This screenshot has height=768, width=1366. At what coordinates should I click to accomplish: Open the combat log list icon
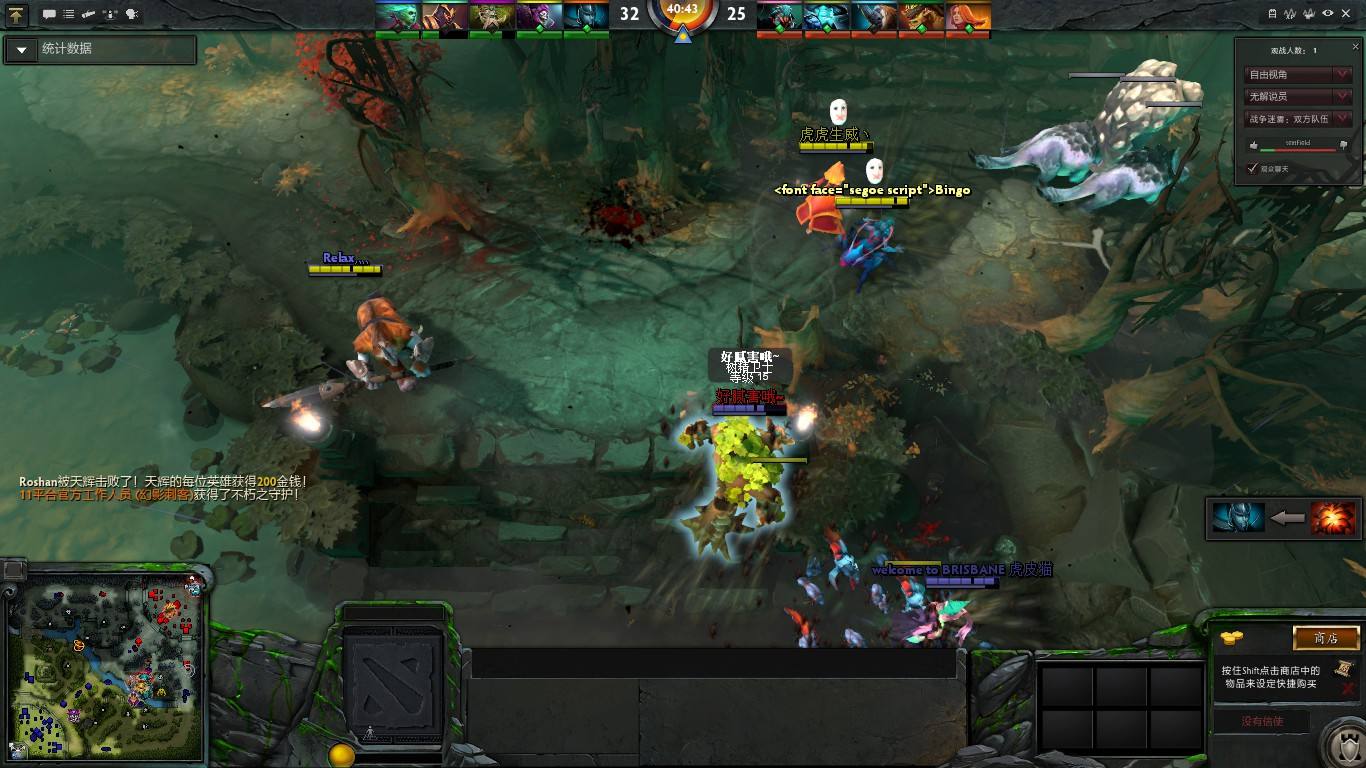click(68, 13)
